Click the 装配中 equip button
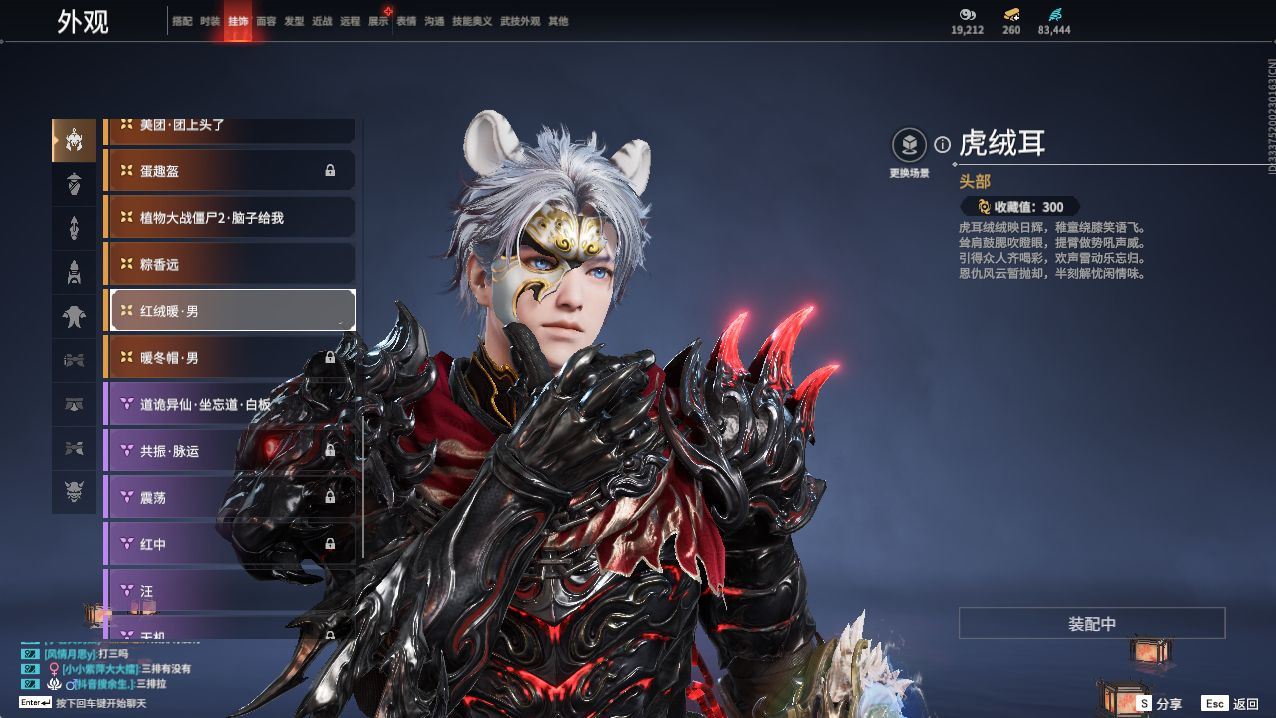This screenshot has width=1276, height=718. click(x=1092, y=623)
